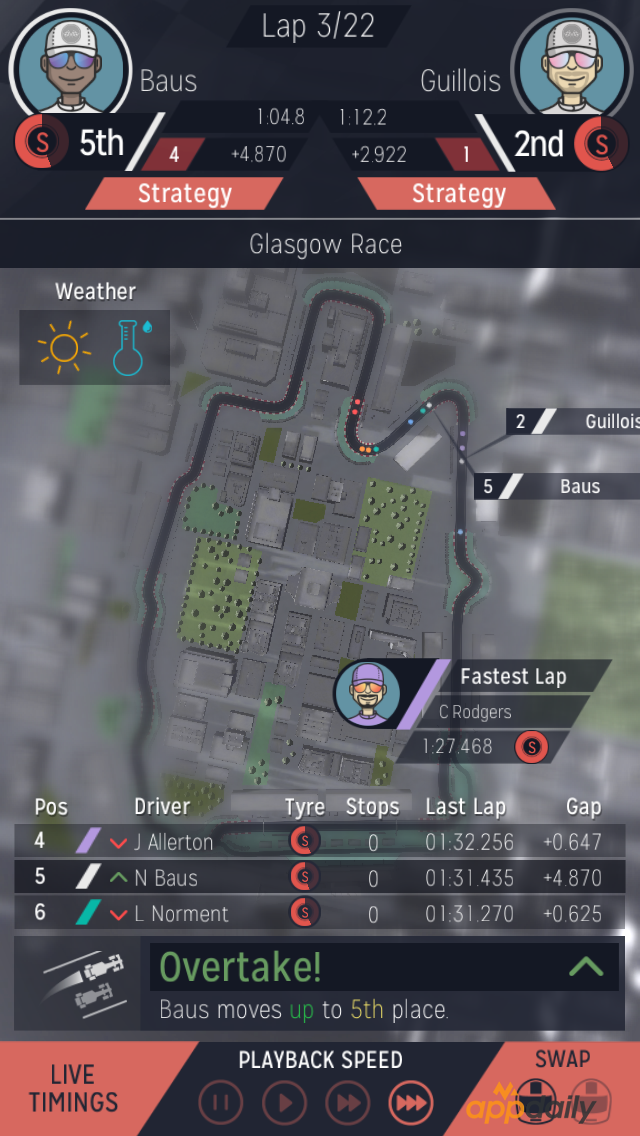The height and width of the screenshot is (1136, 640).
Task: Select Baus's driver portrait
Action: (x=70, y=66)
